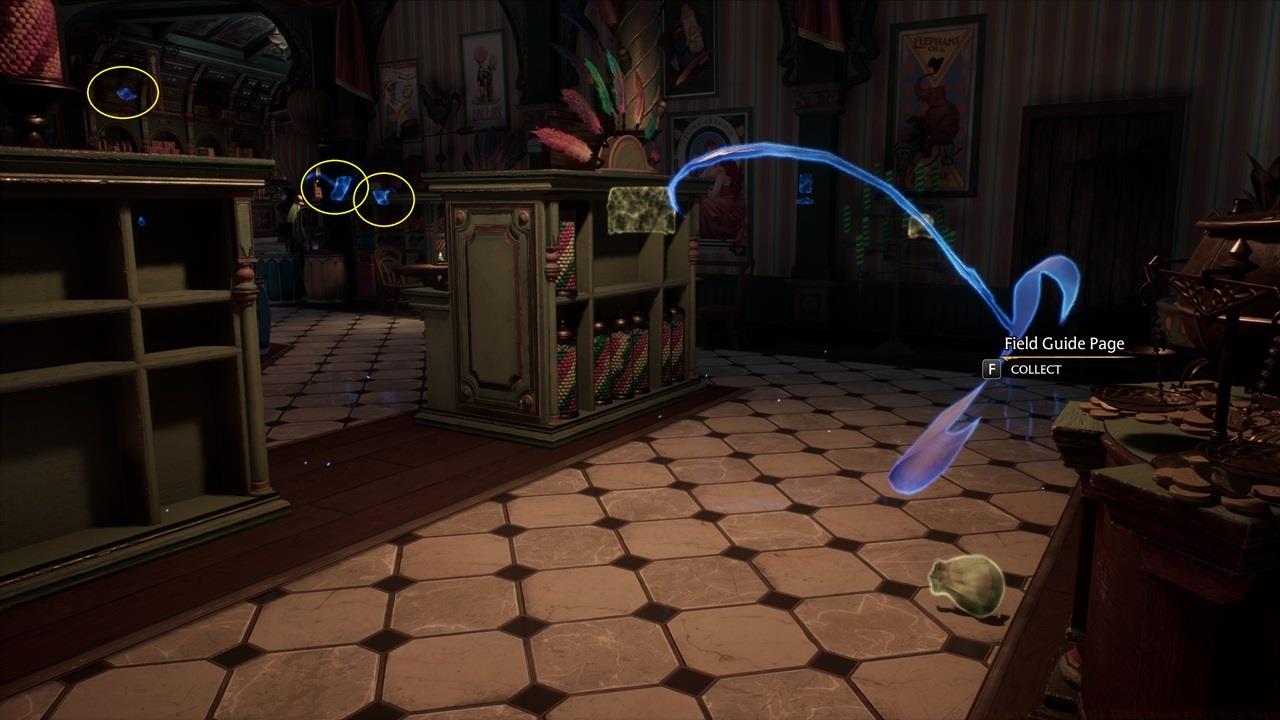Click the glowing green cloth on the counter
This screenshot has height=720, width=1280.
pyautogui.click(x=641, y=210)
